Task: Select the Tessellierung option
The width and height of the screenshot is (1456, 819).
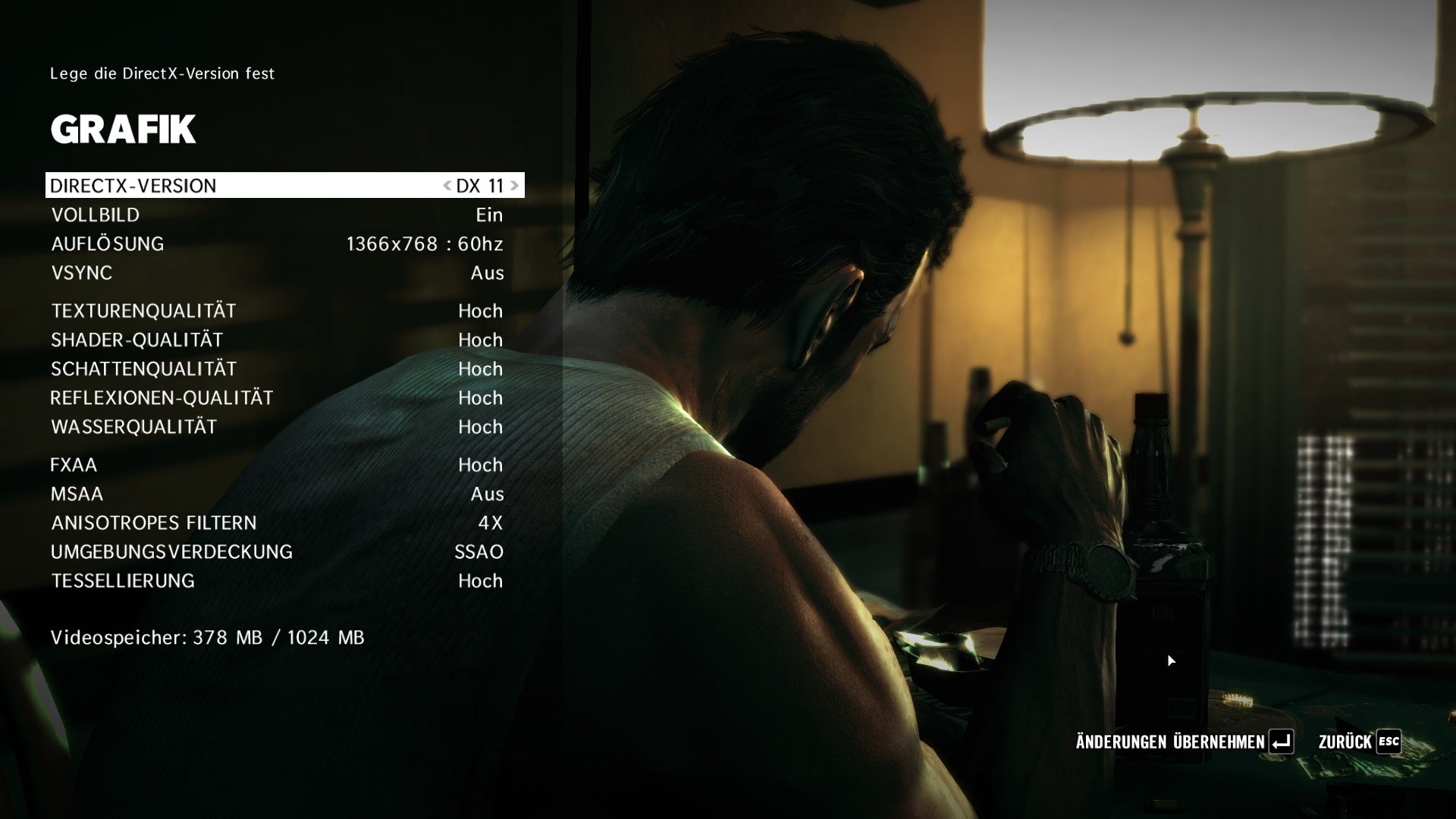Action: tap(277, 581)
